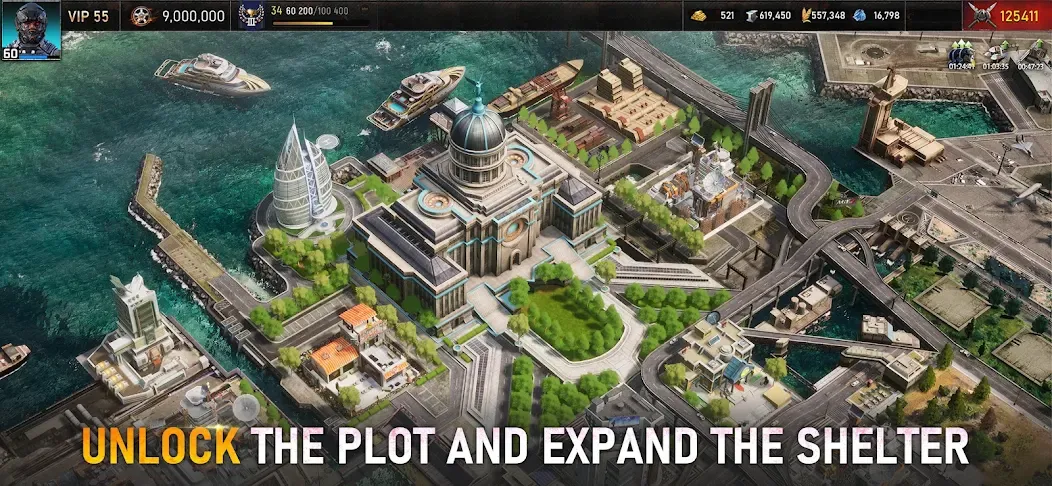Open the commander profile portrait
This screenshot has height=486, width=1052.
coord(31,29)
